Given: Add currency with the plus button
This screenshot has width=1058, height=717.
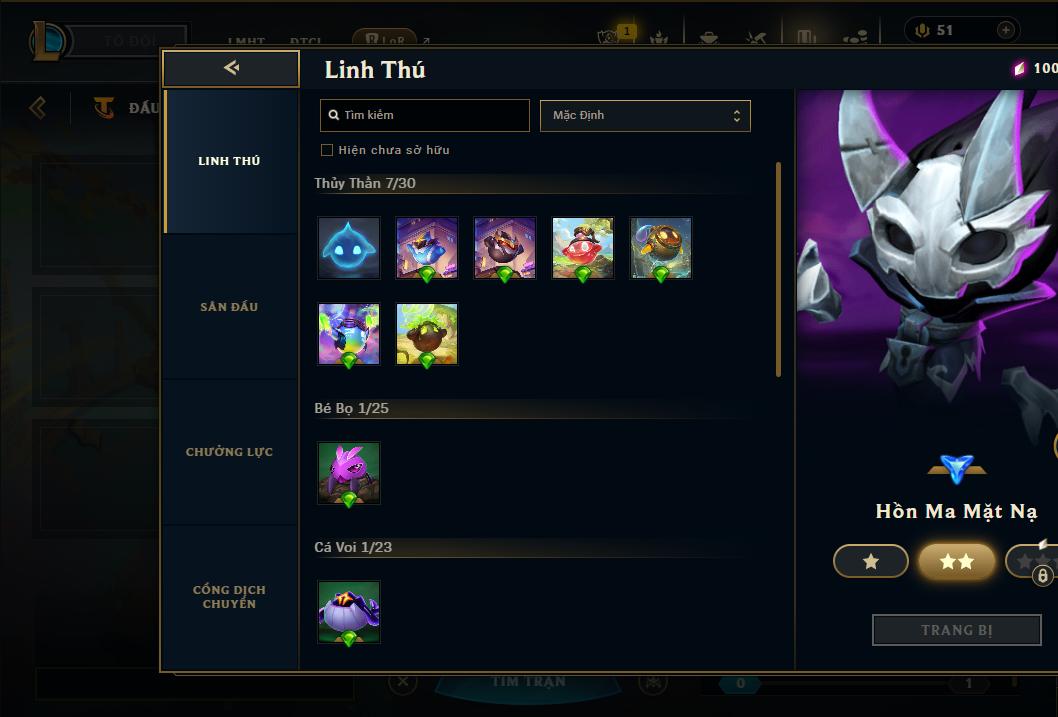Looking at the screenshot, I should pyautogui.click(x=1005, y=30).
